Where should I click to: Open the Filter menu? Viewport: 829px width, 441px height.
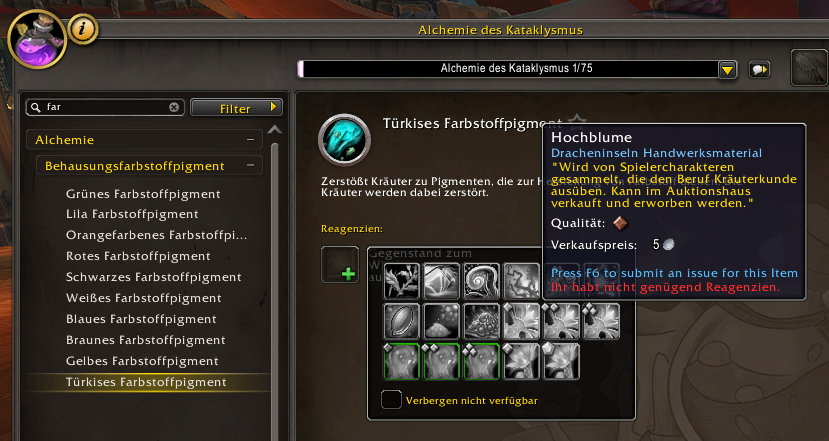[x=236, y=107]
